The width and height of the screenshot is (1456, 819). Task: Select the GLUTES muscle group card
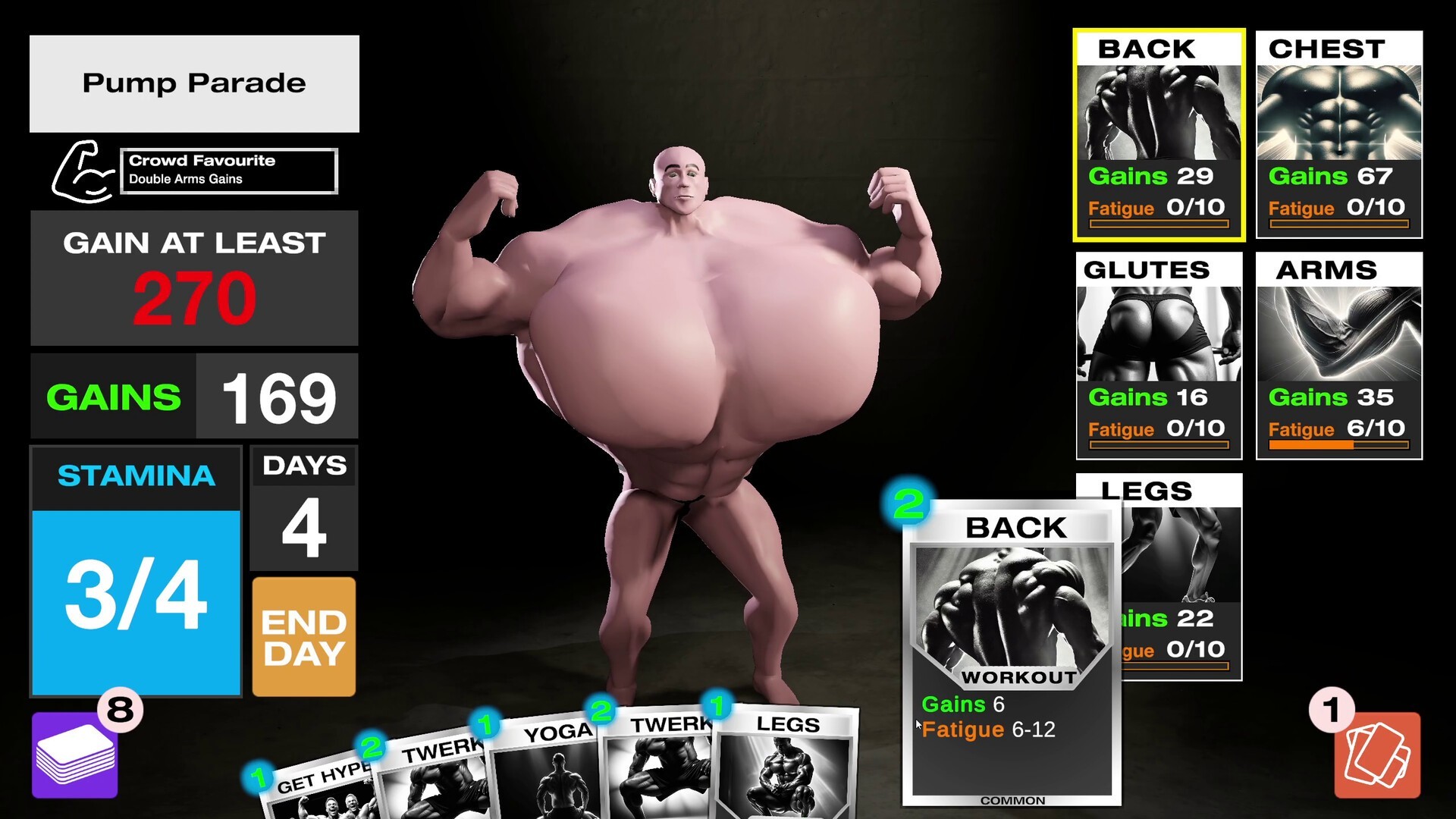(x=1159, y=356)
